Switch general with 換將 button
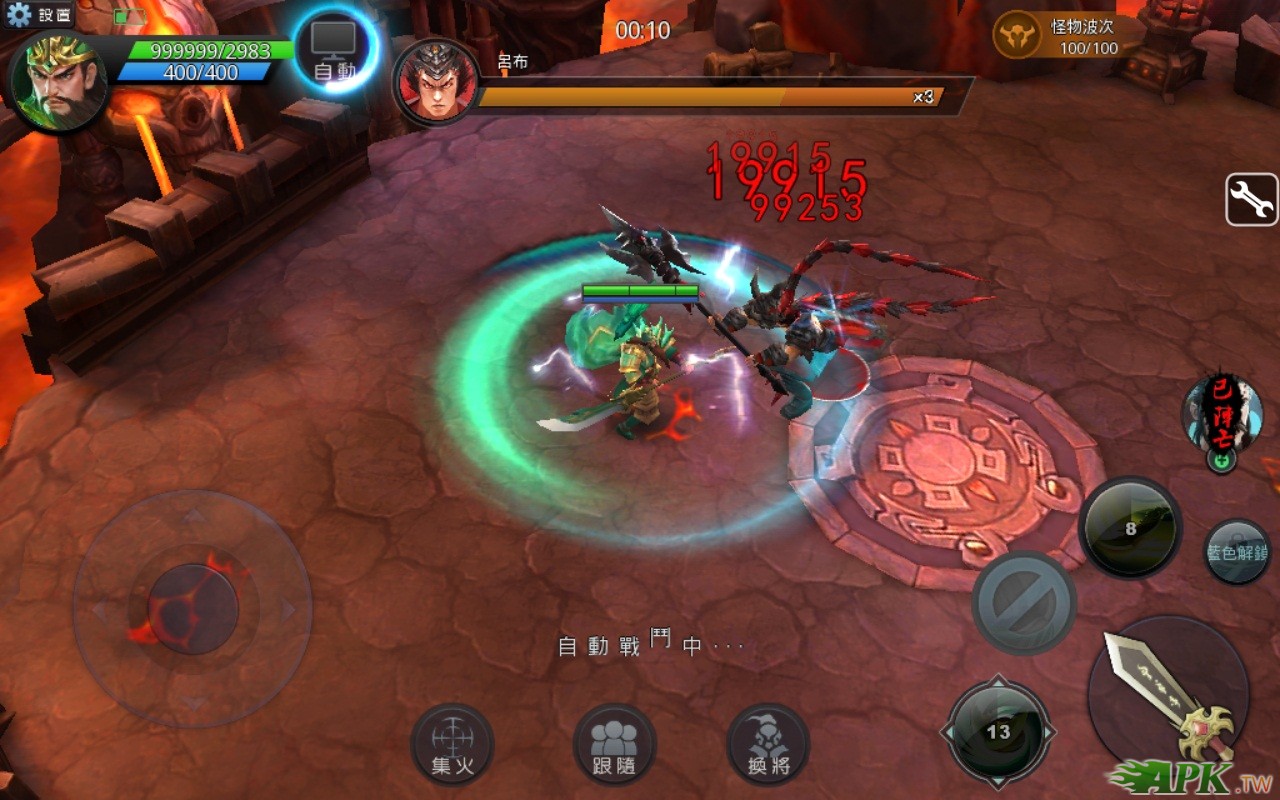 coord(768,745)
